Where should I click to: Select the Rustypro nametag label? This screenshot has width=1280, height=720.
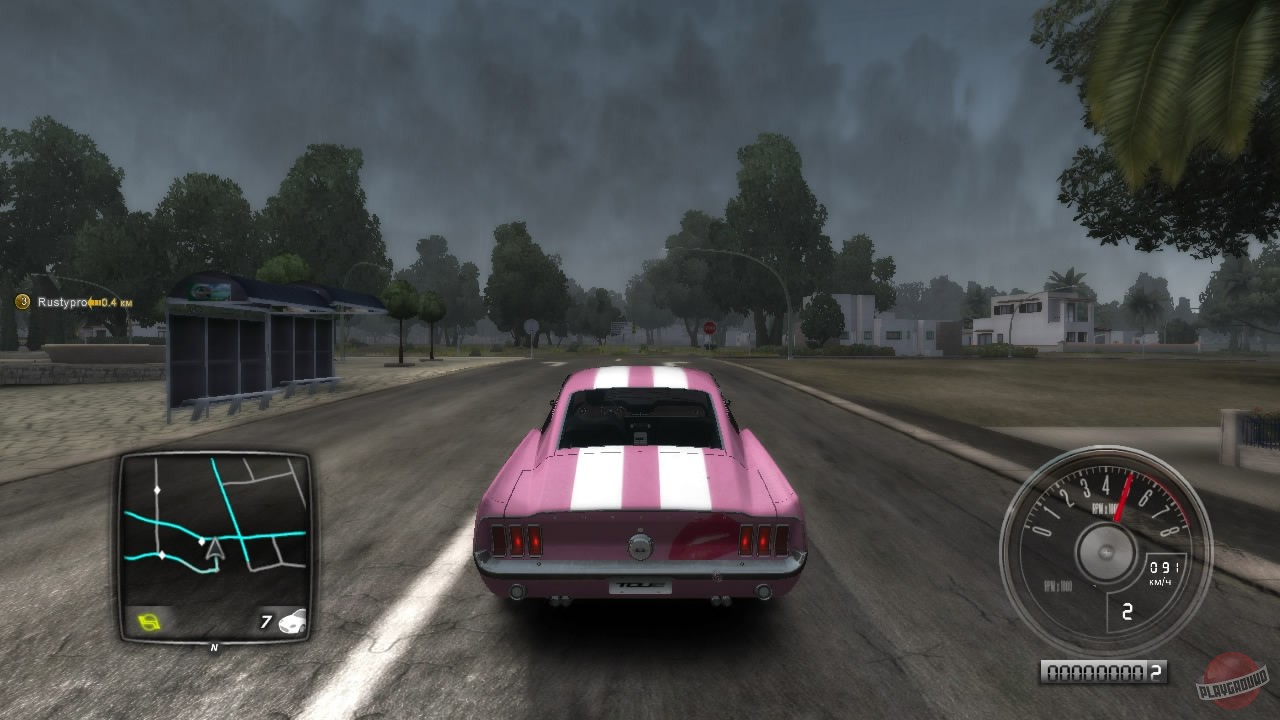62,302
